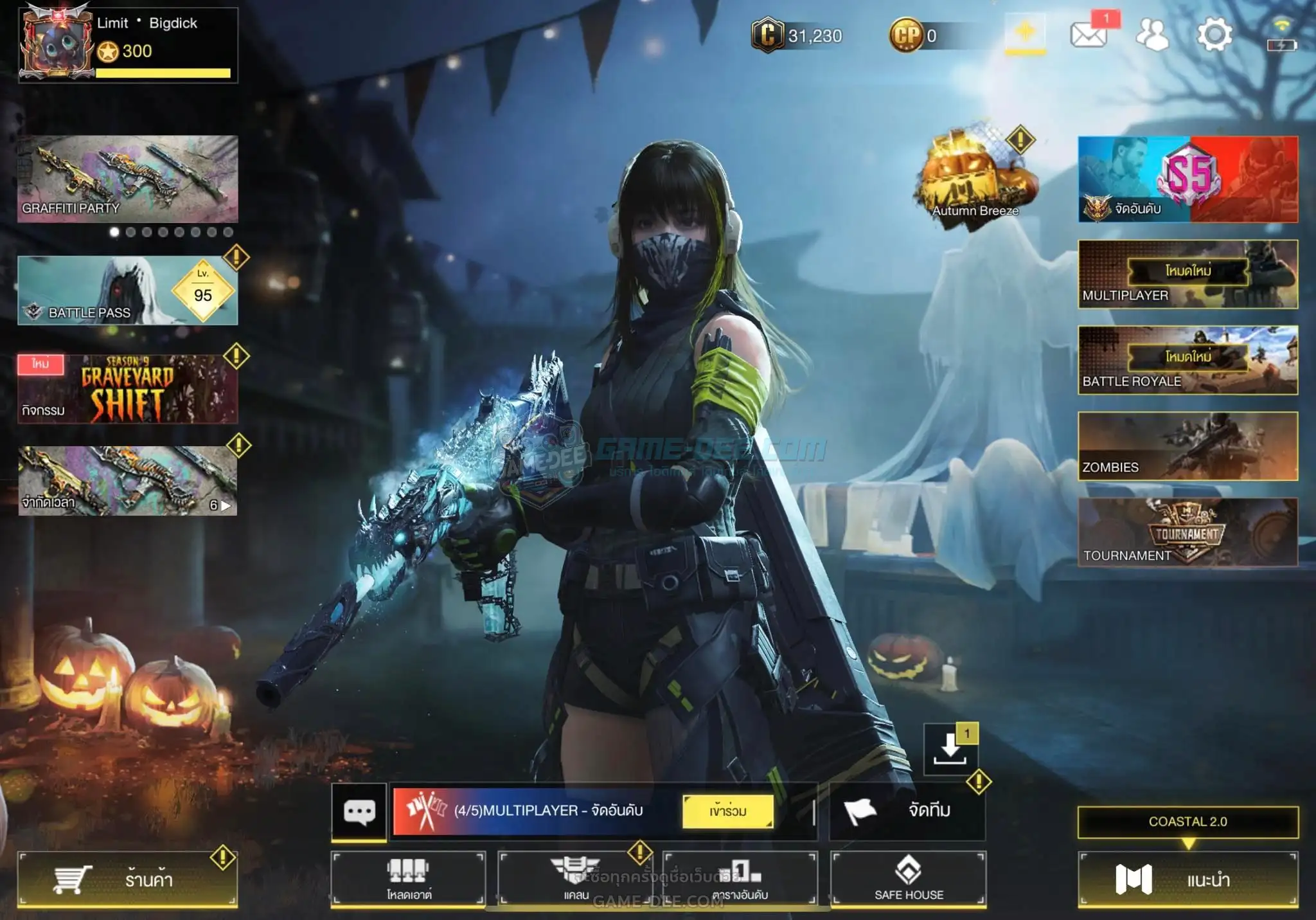Screen dimensions: 1316x920
Task: Open the mailbox envelope icon
Action: point(1089,35)
